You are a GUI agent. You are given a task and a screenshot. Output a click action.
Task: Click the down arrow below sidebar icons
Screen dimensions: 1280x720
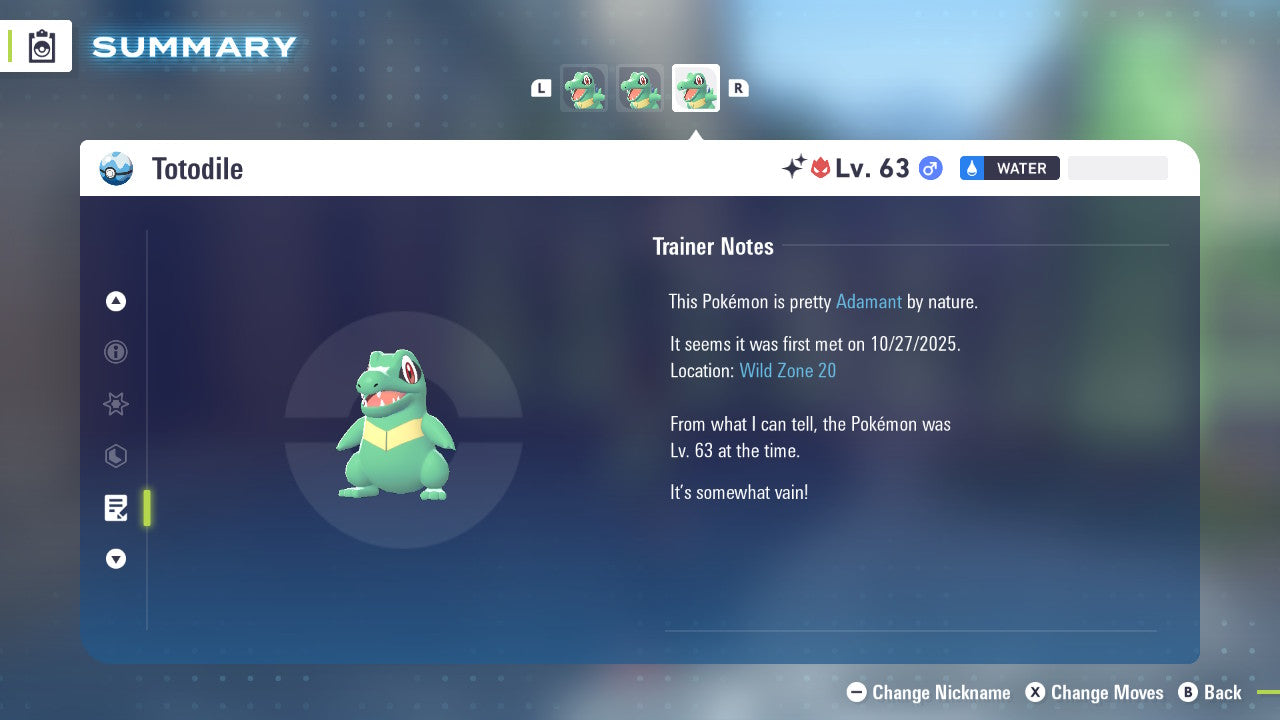(116, 559)
